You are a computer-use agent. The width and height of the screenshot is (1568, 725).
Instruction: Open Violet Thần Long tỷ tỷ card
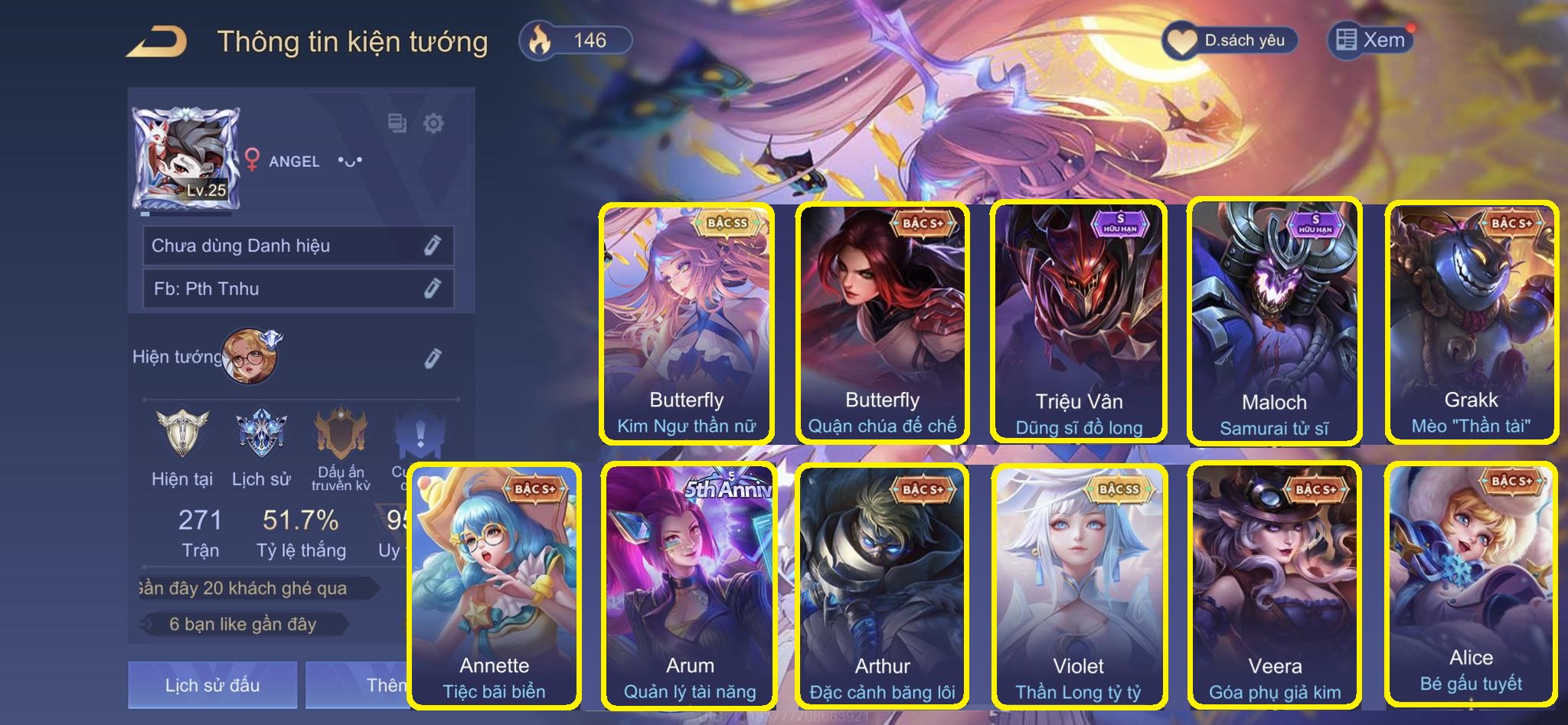click(1078, 586)
